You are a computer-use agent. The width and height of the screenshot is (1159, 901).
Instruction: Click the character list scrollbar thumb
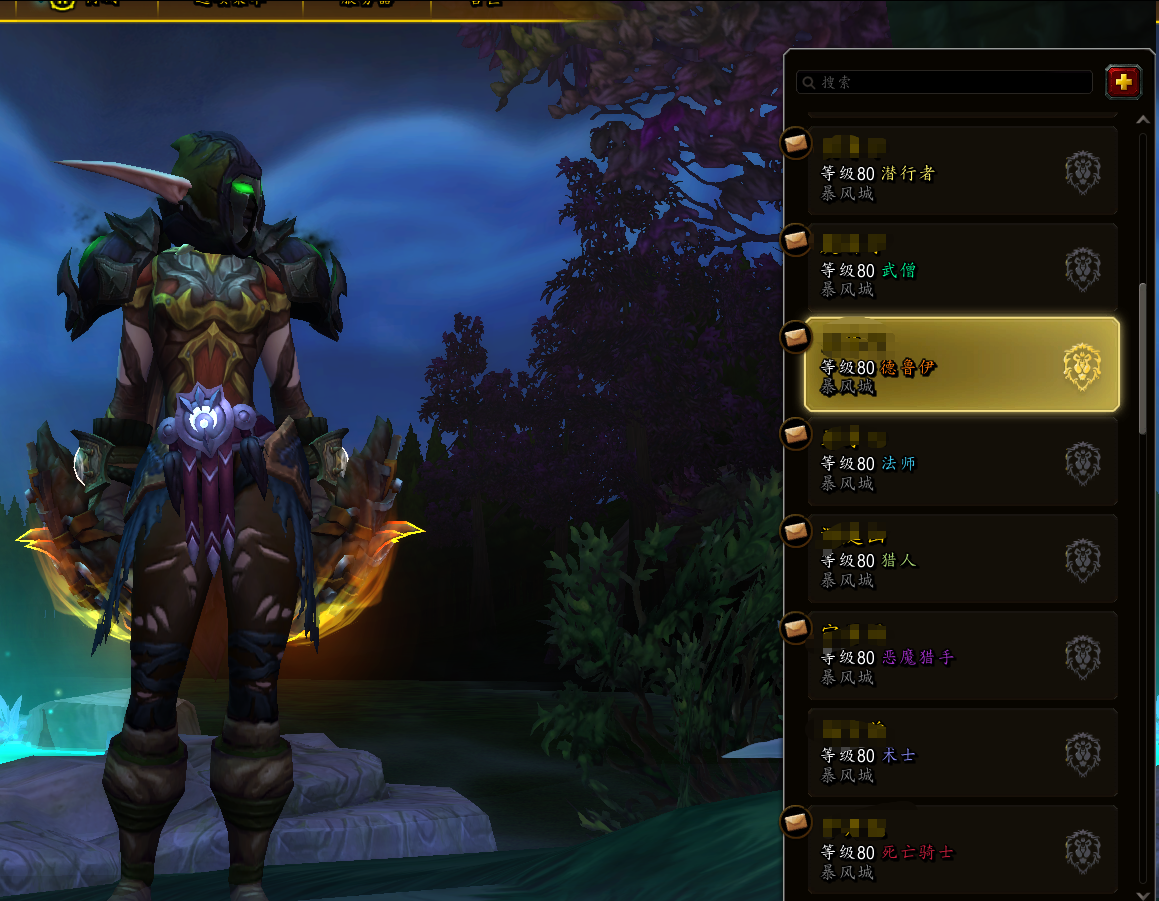coord(1145,358)
